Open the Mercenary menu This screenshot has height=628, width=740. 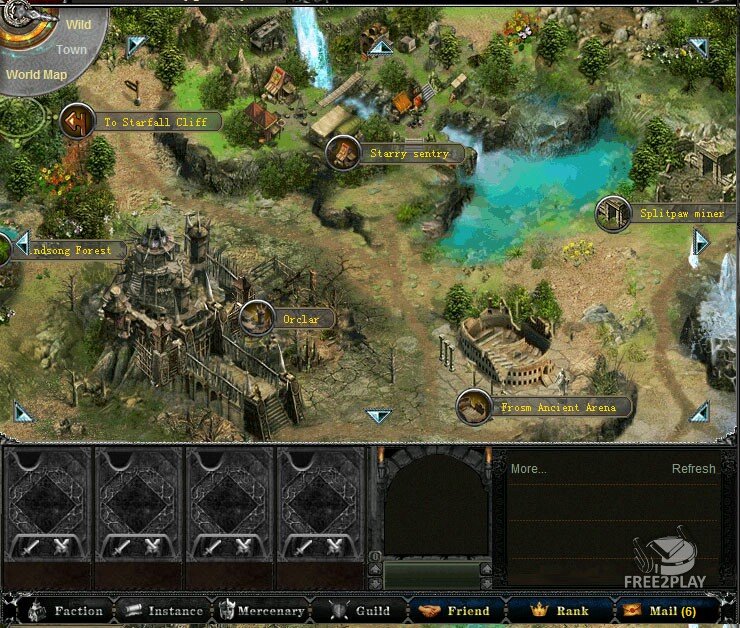261,610
